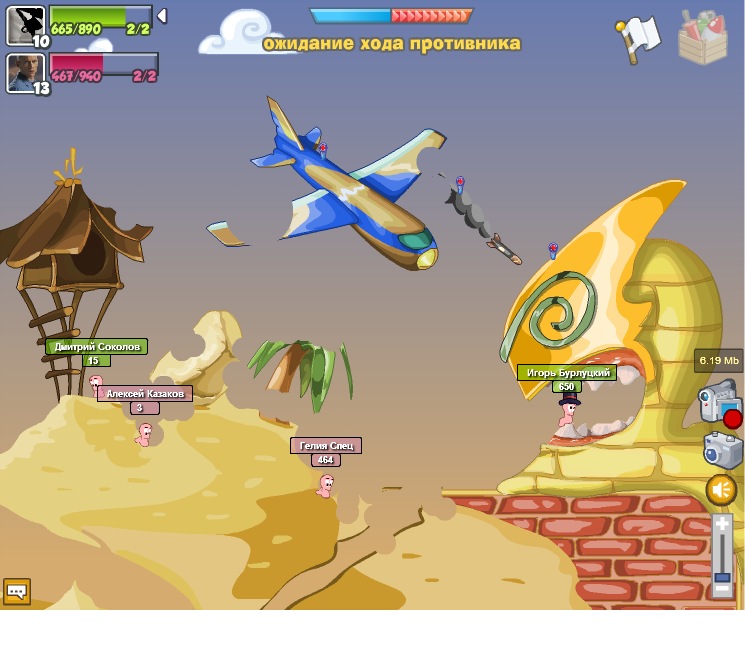
Task: Select the red team's player avatar
Action: pos(24,72)
